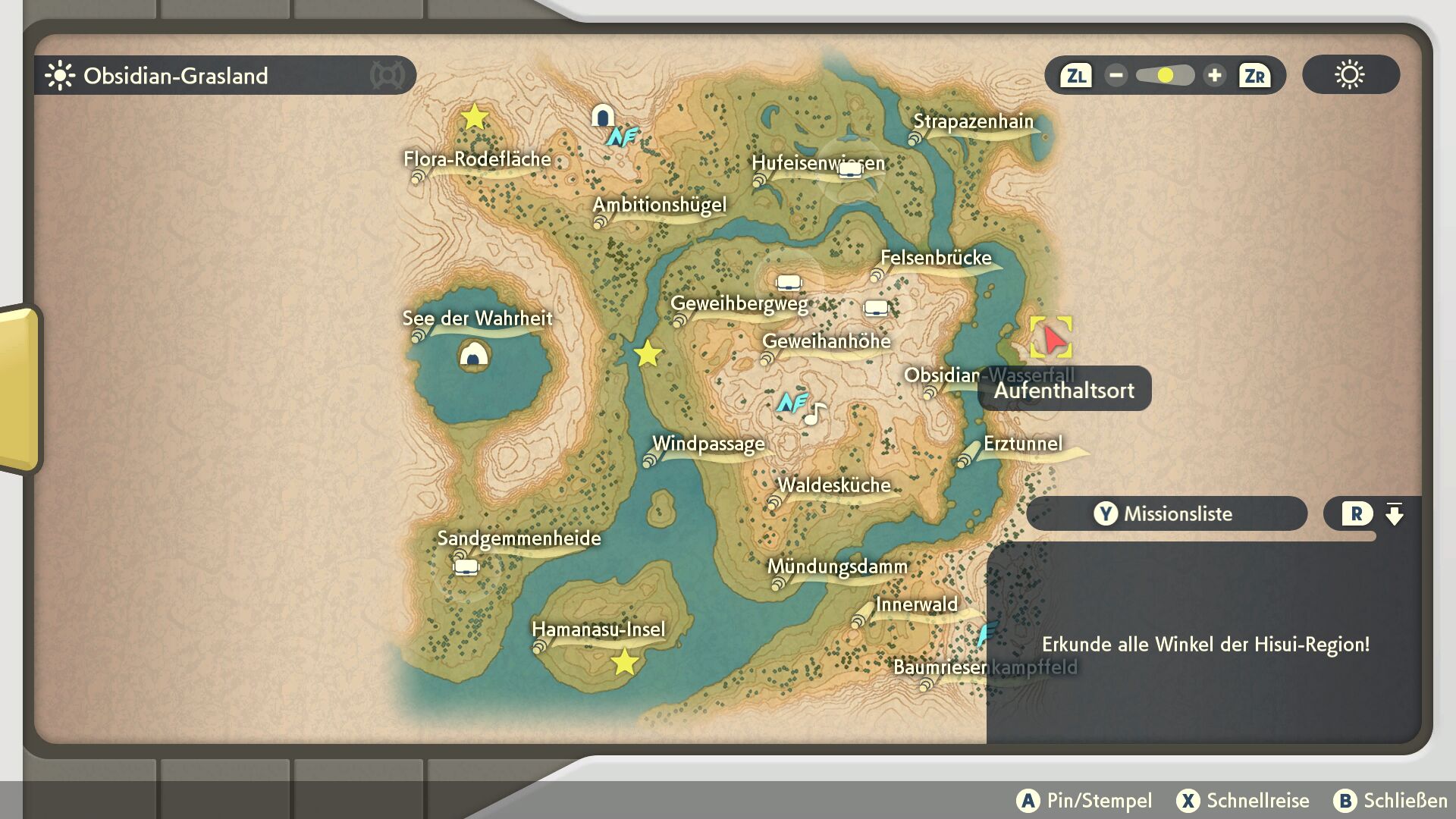
Task: Select the Windpassage location label
Action: [x=708, y=444]
